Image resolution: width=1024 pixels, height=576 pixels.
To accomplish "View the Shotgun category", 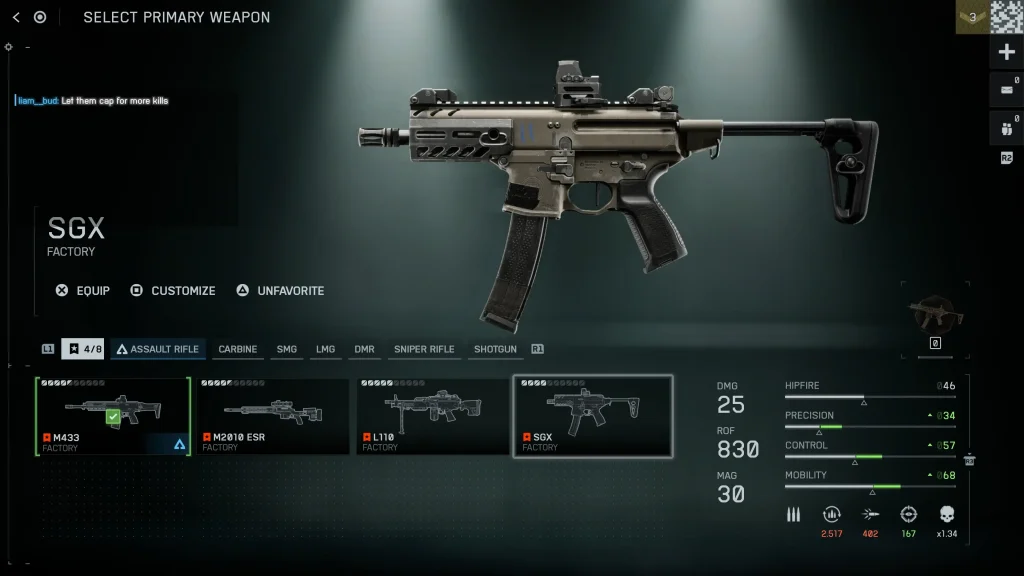I will tap(496, 349).
